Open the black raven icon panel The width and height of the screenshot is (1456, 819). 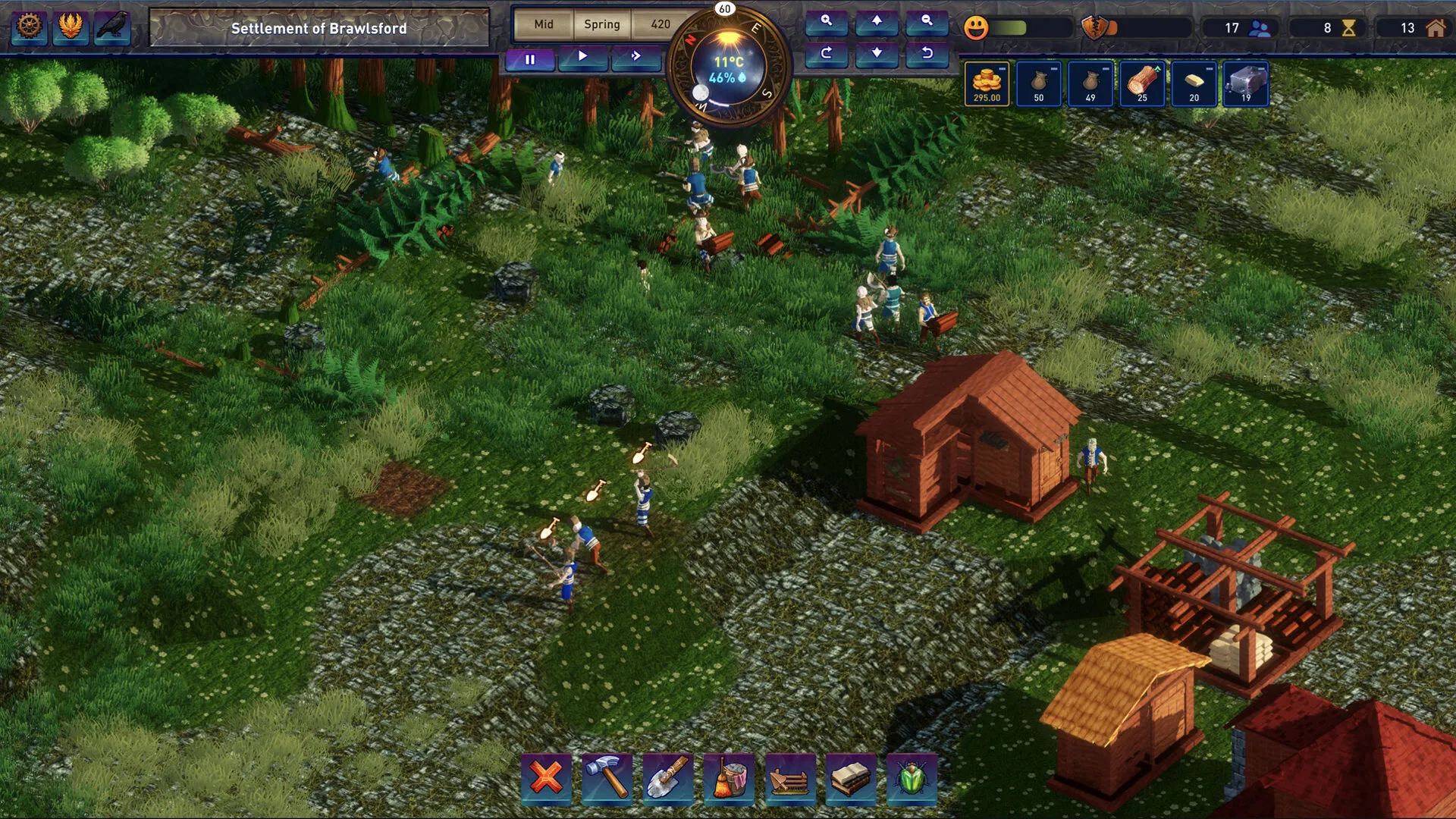(x=112, y=27)
